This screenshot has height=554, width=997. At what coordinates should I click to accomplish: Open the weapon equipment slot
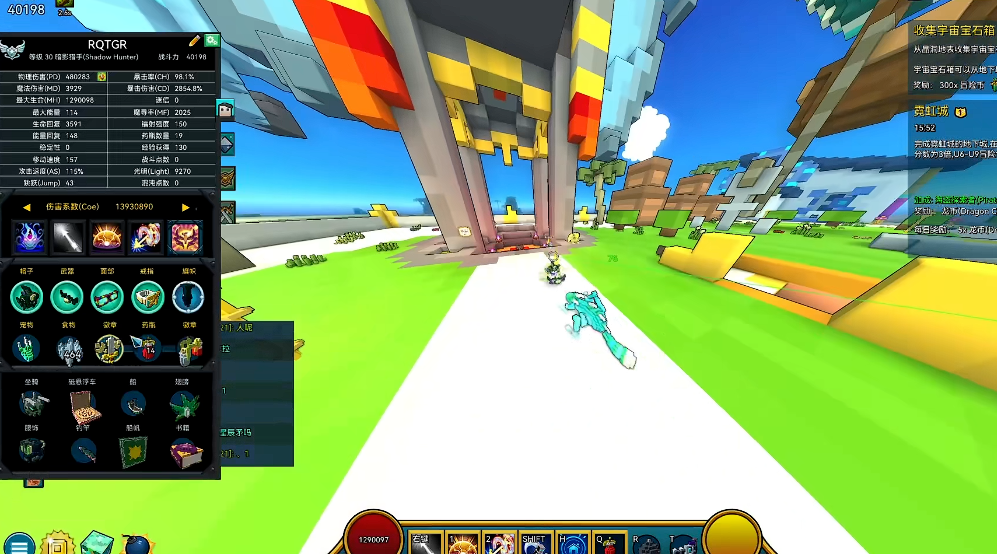point(67,296)
